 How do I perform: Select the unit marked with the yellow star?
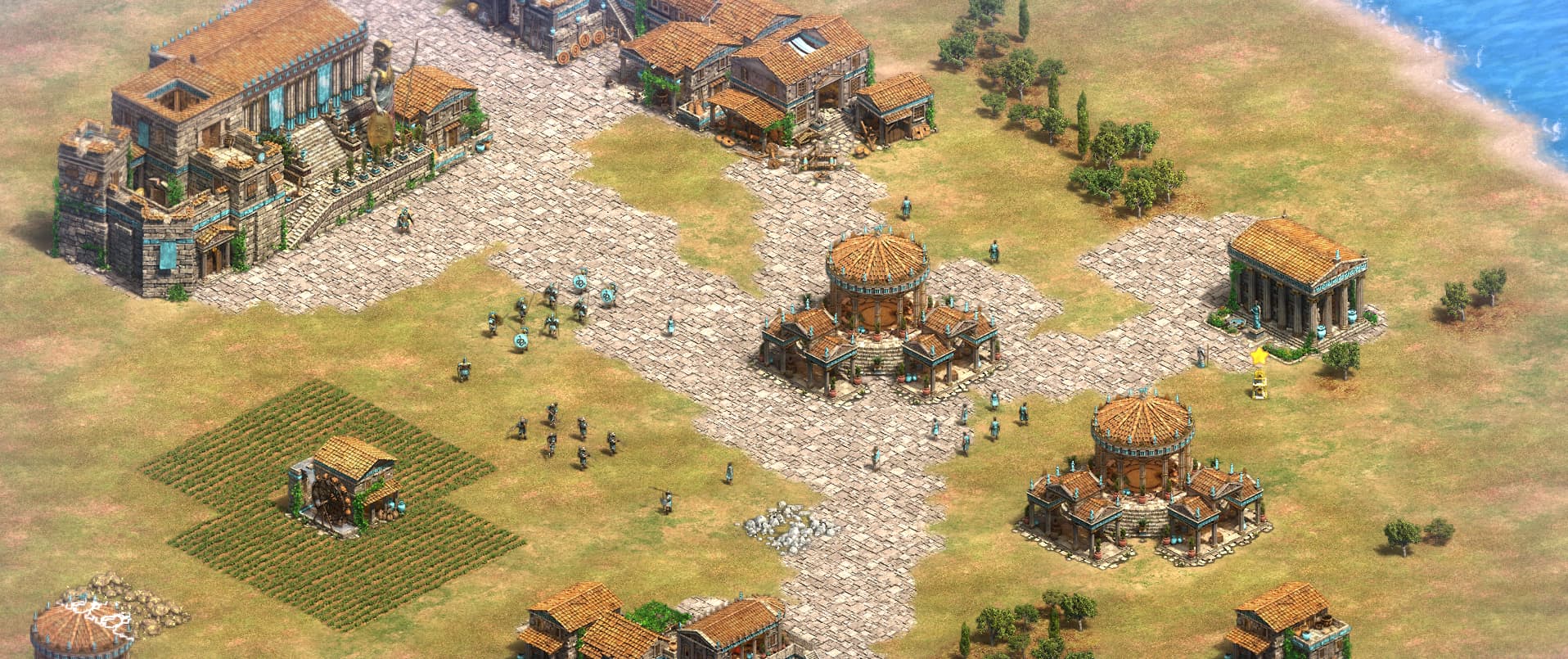point(1259,384)
